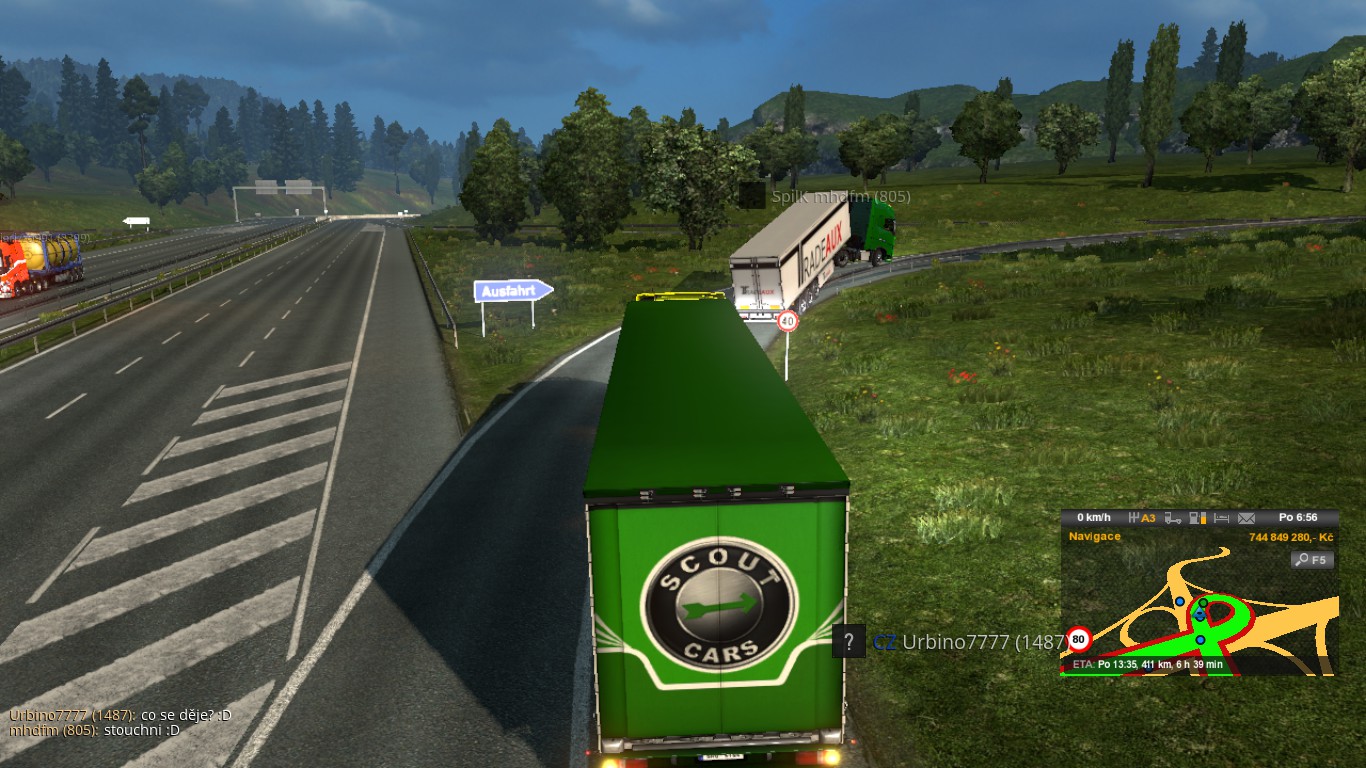Viewport: 1366px width, 768px height.
Task: Select the truck damage icon in the route advisor
Action: (1173, 518)
